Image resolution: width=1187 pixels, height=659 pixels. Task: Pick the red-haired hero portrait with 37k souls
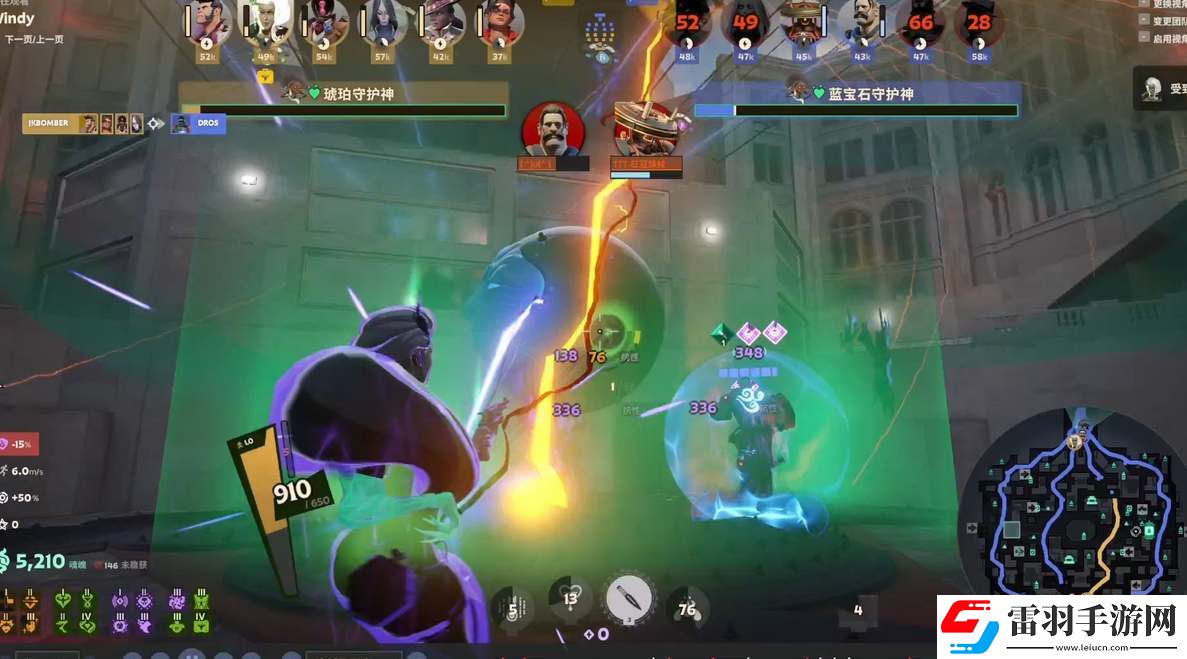click(499, 24)
